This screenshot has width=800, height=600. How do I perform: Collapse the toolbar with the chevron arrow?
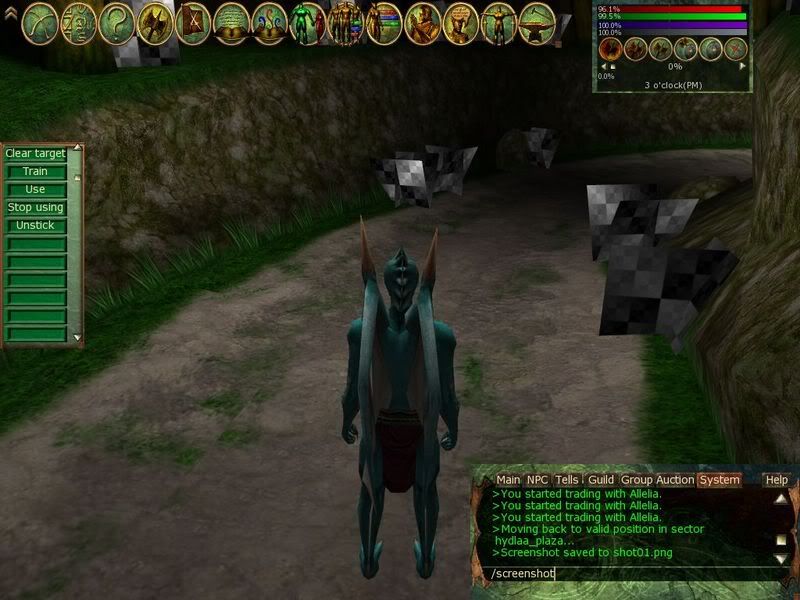[10, 12]
